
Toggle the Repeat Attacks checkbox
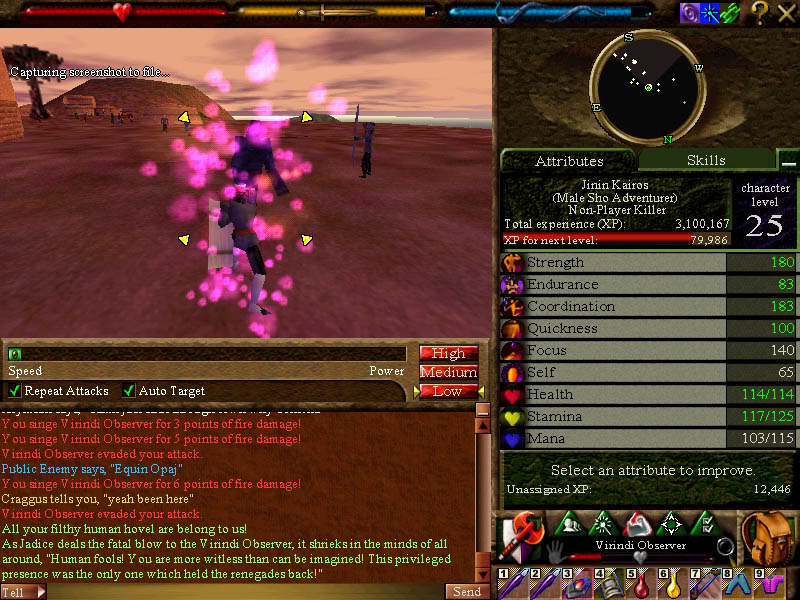click(x=14, y=391)
